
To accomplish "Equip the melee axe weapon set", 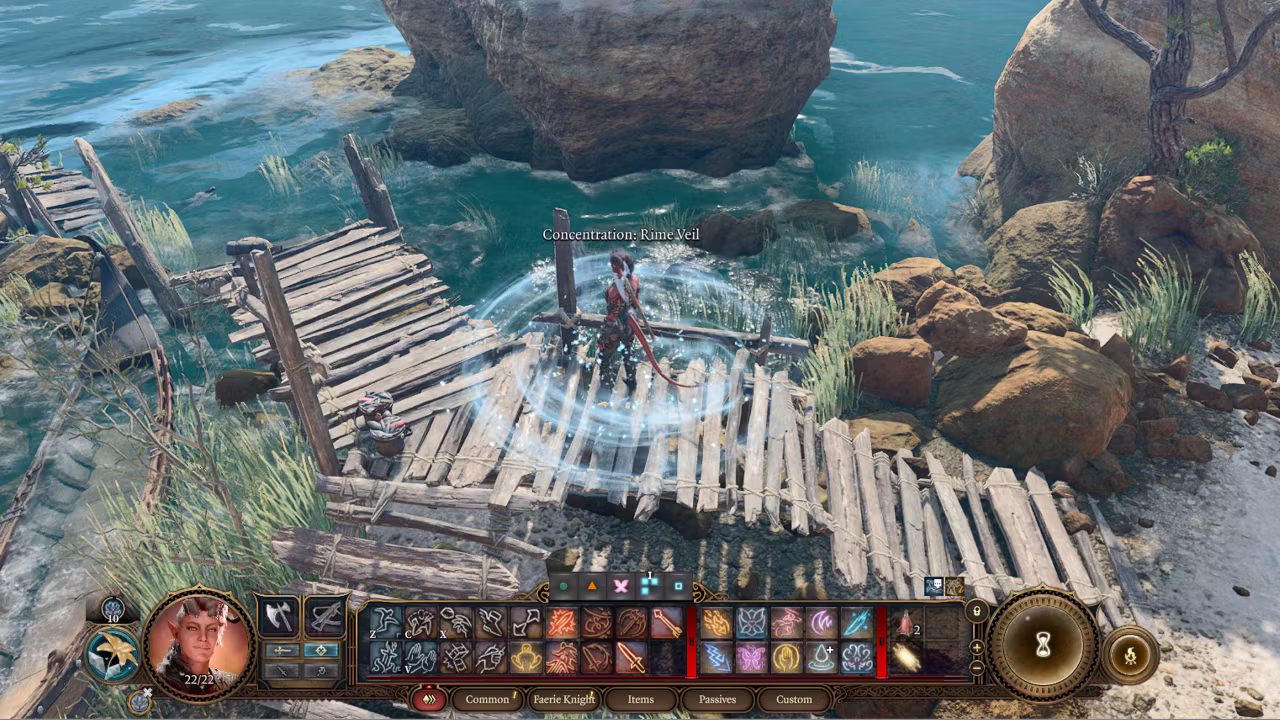I will click(x=279, y=617).
